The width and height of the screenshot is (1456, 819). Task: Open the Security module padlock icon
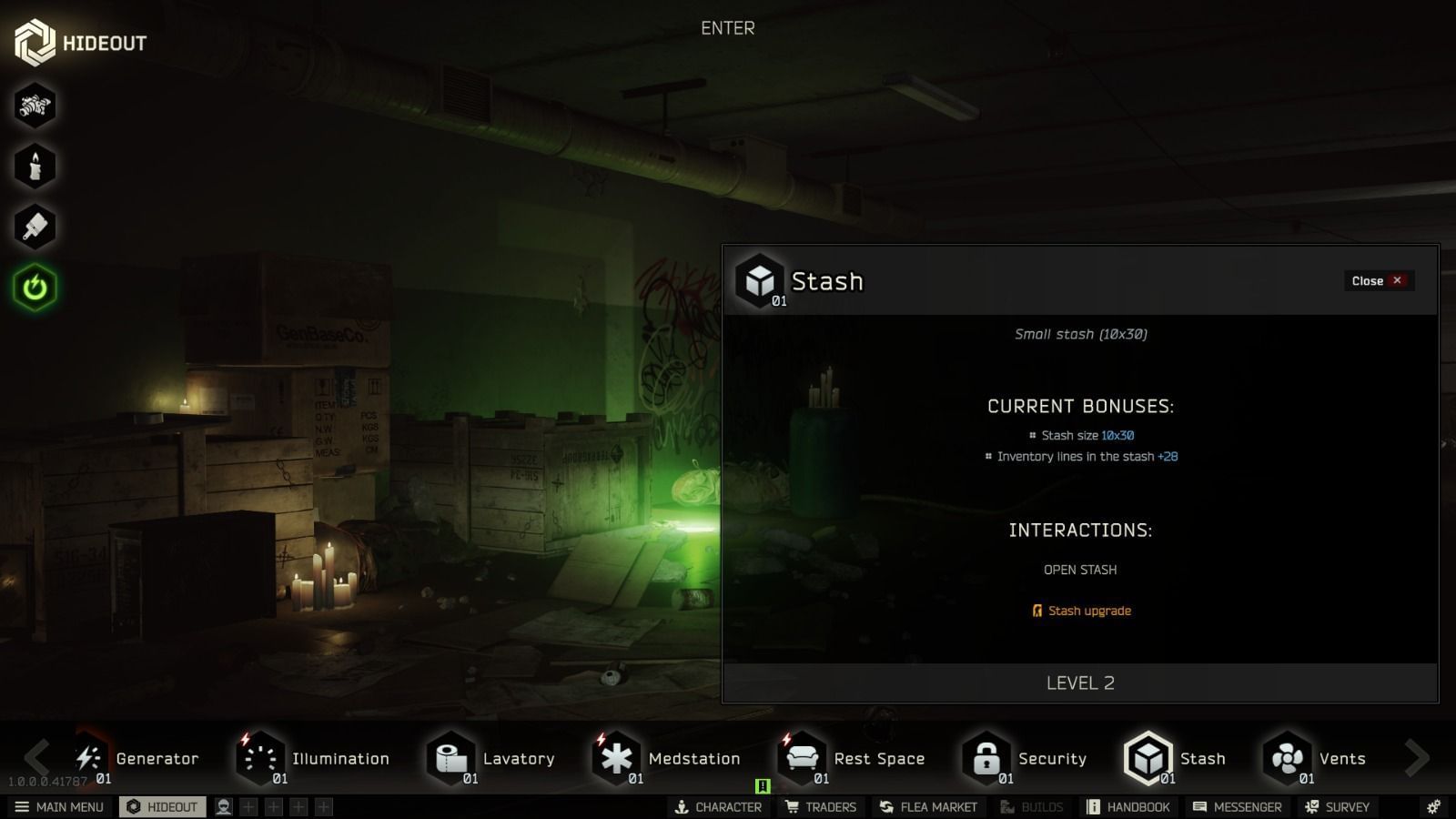pos(988,758)
